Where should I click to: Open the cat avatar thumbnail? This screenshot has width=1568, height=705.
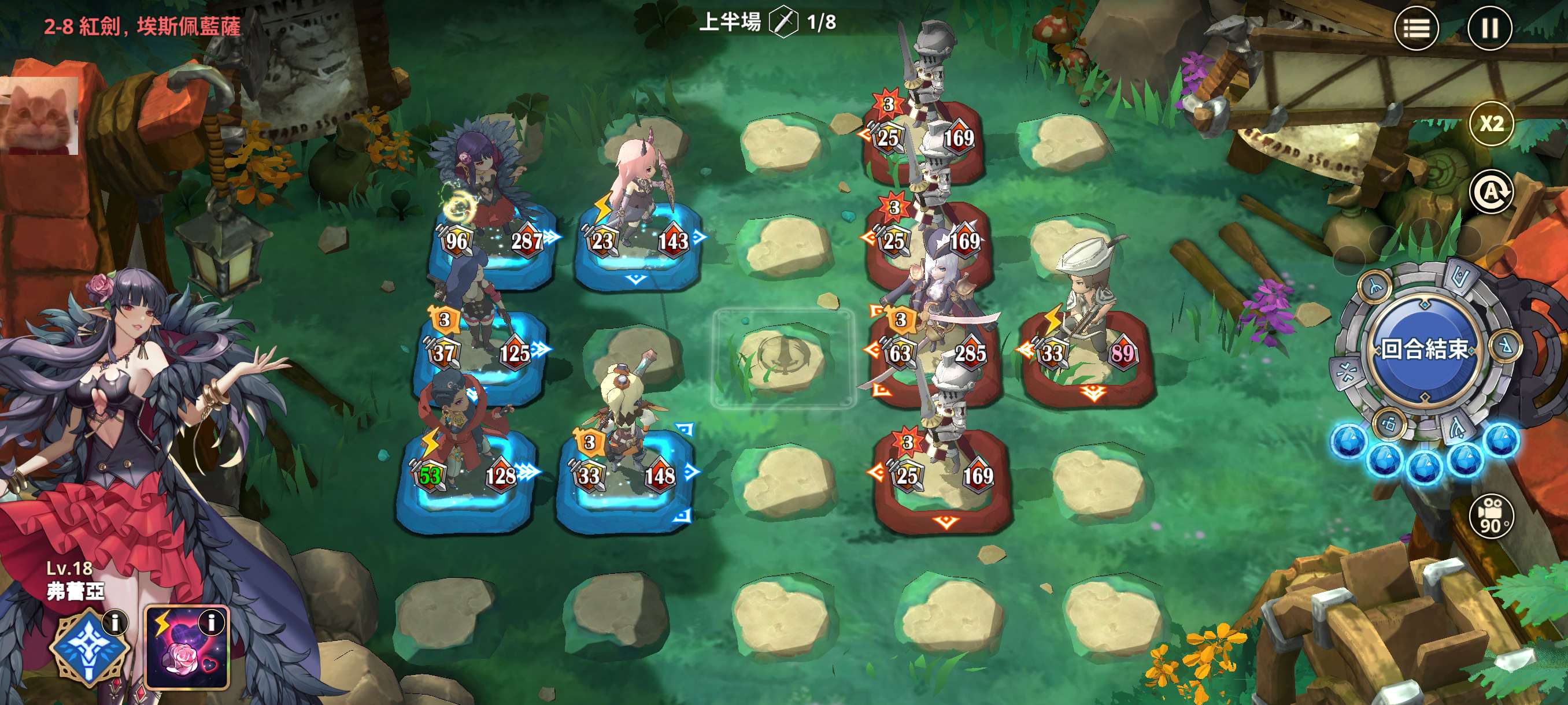pyautogui.click(x=39, y=116)
